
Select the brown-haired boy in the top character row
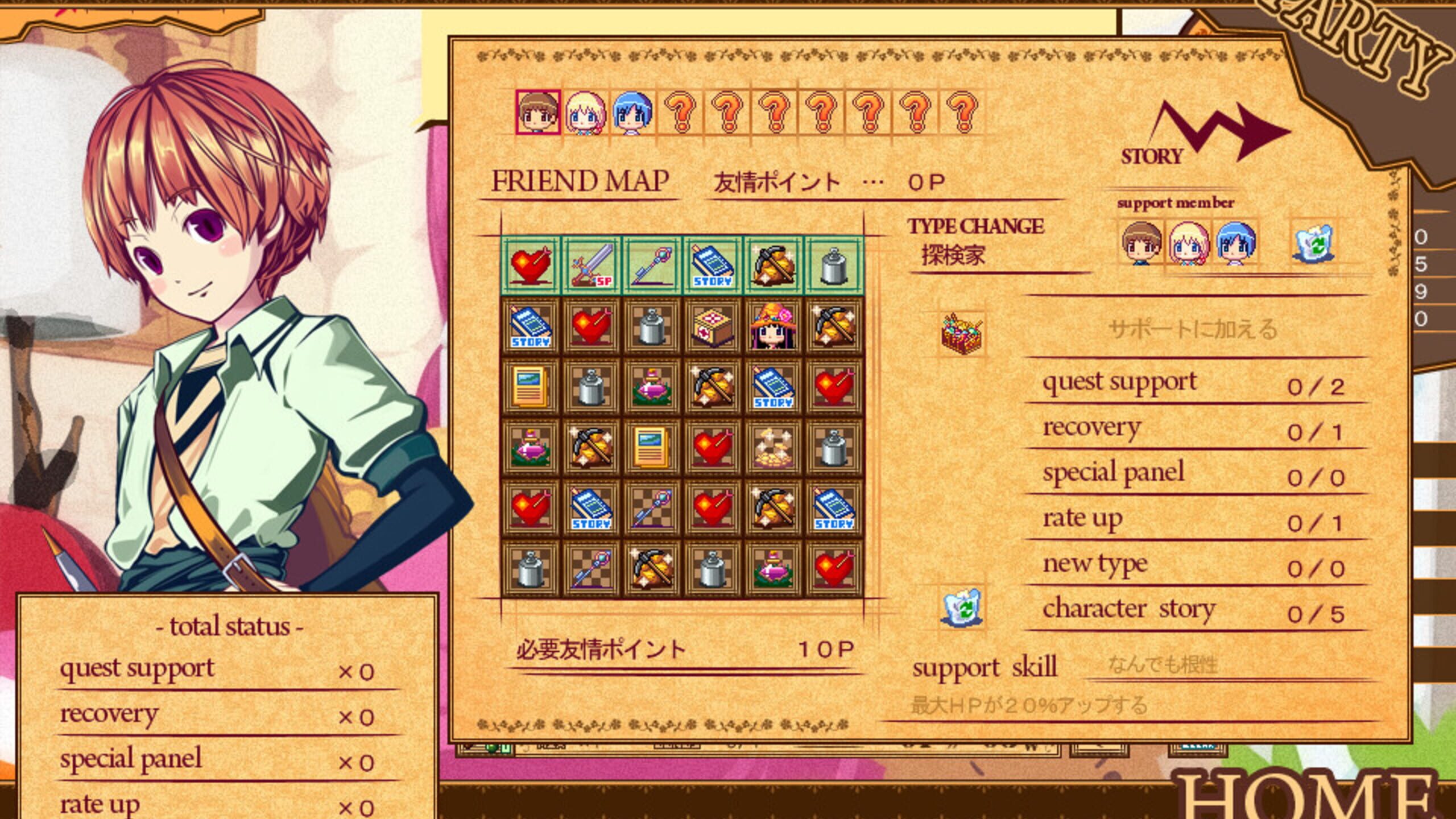point(537,113)
